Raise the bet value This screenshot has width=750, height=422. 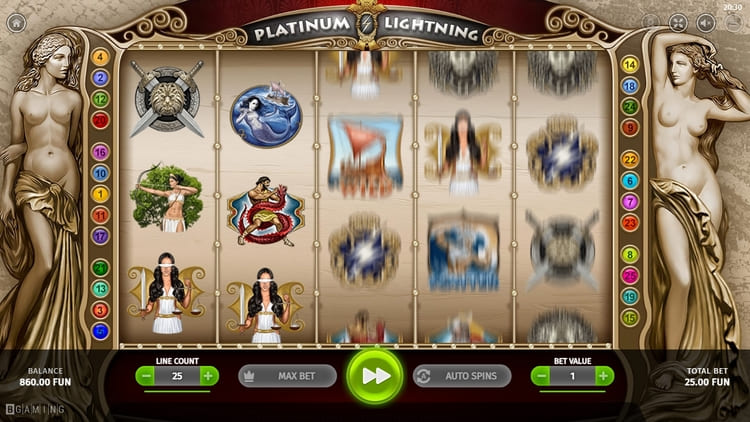604,376
